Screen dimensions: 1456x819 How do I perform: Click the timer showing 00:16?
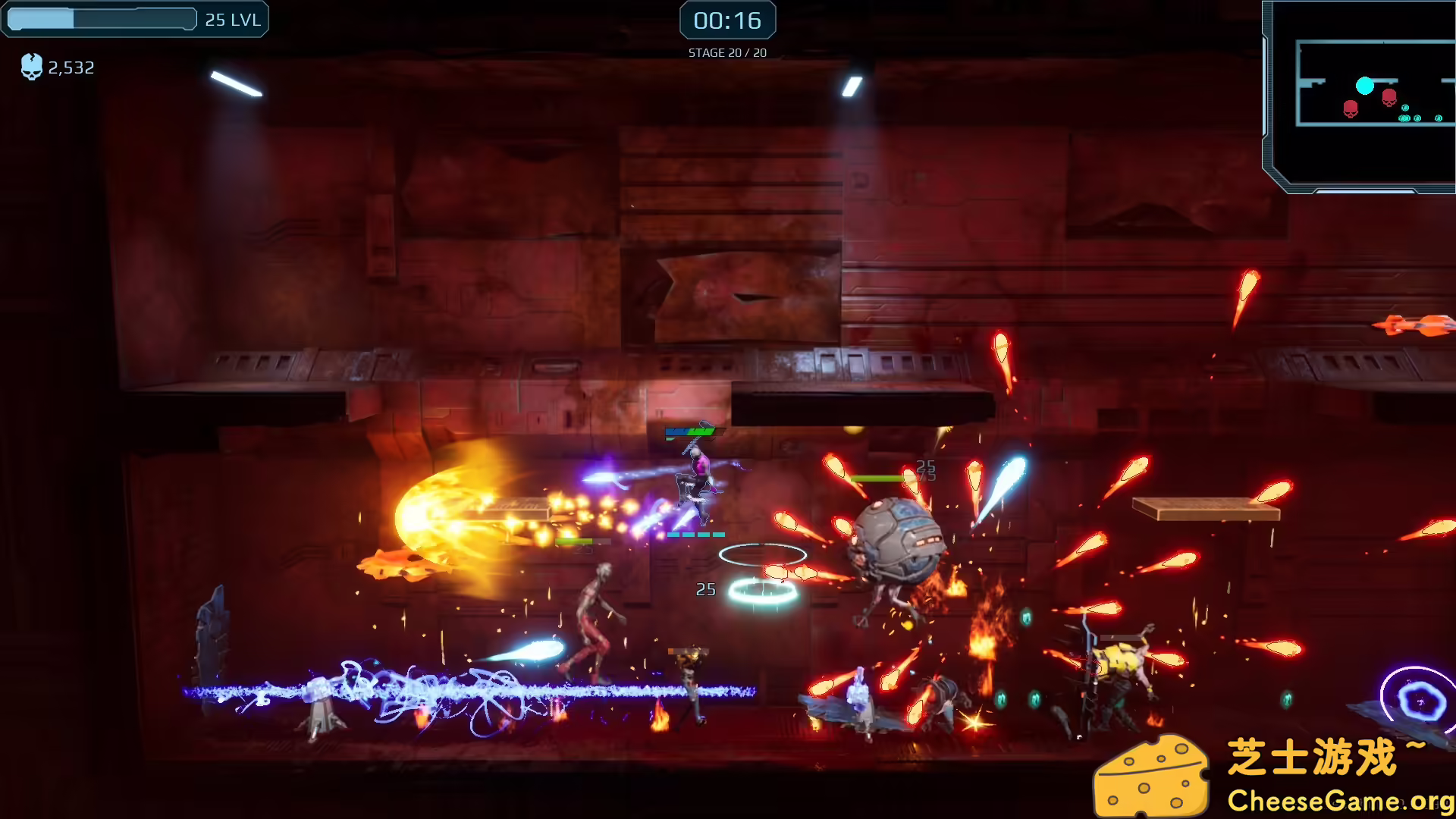point(727,20)
